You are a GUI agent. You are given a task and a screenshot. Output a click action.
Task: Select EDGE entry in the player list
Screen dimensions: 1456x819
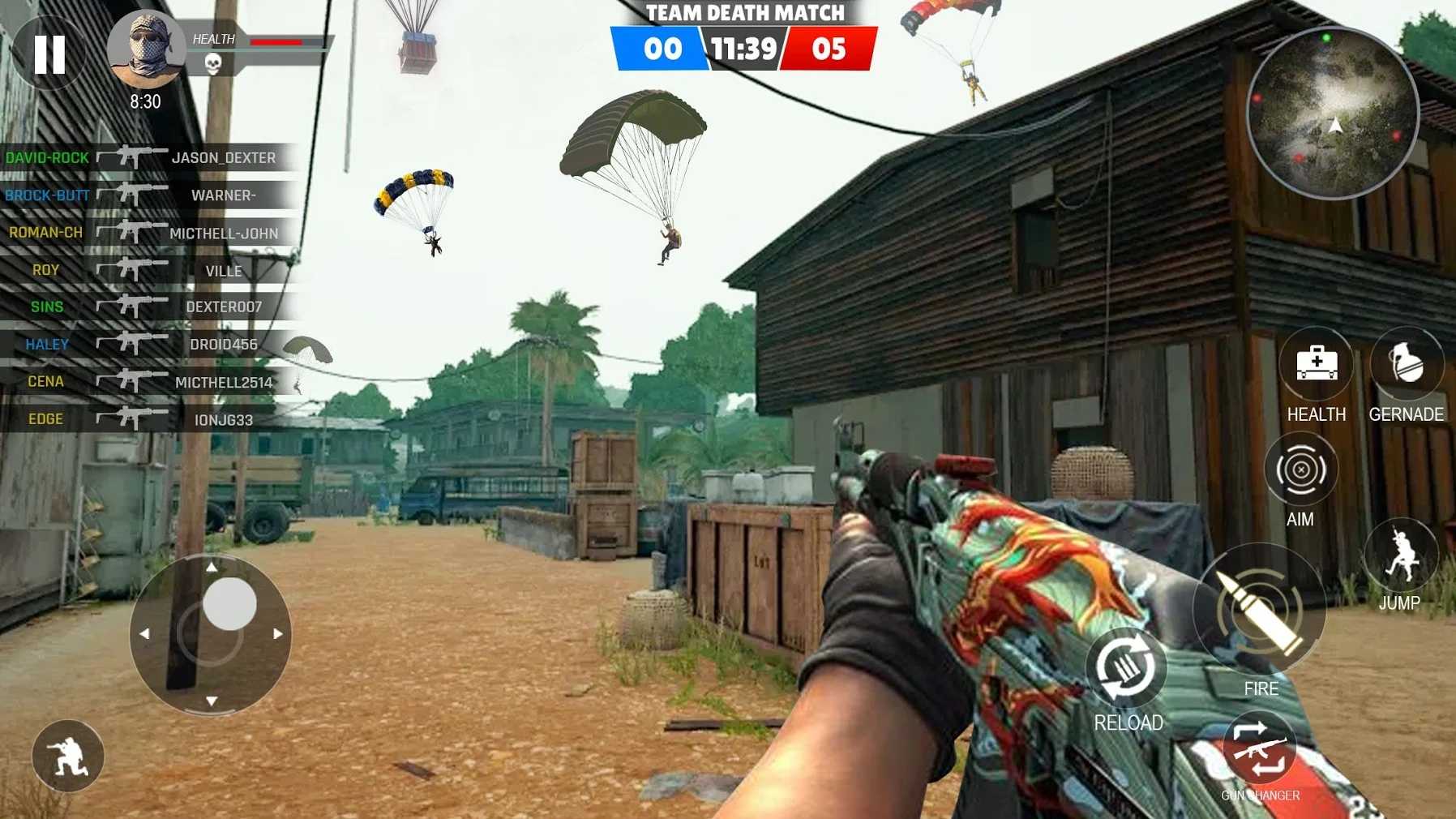click(46, 419)
